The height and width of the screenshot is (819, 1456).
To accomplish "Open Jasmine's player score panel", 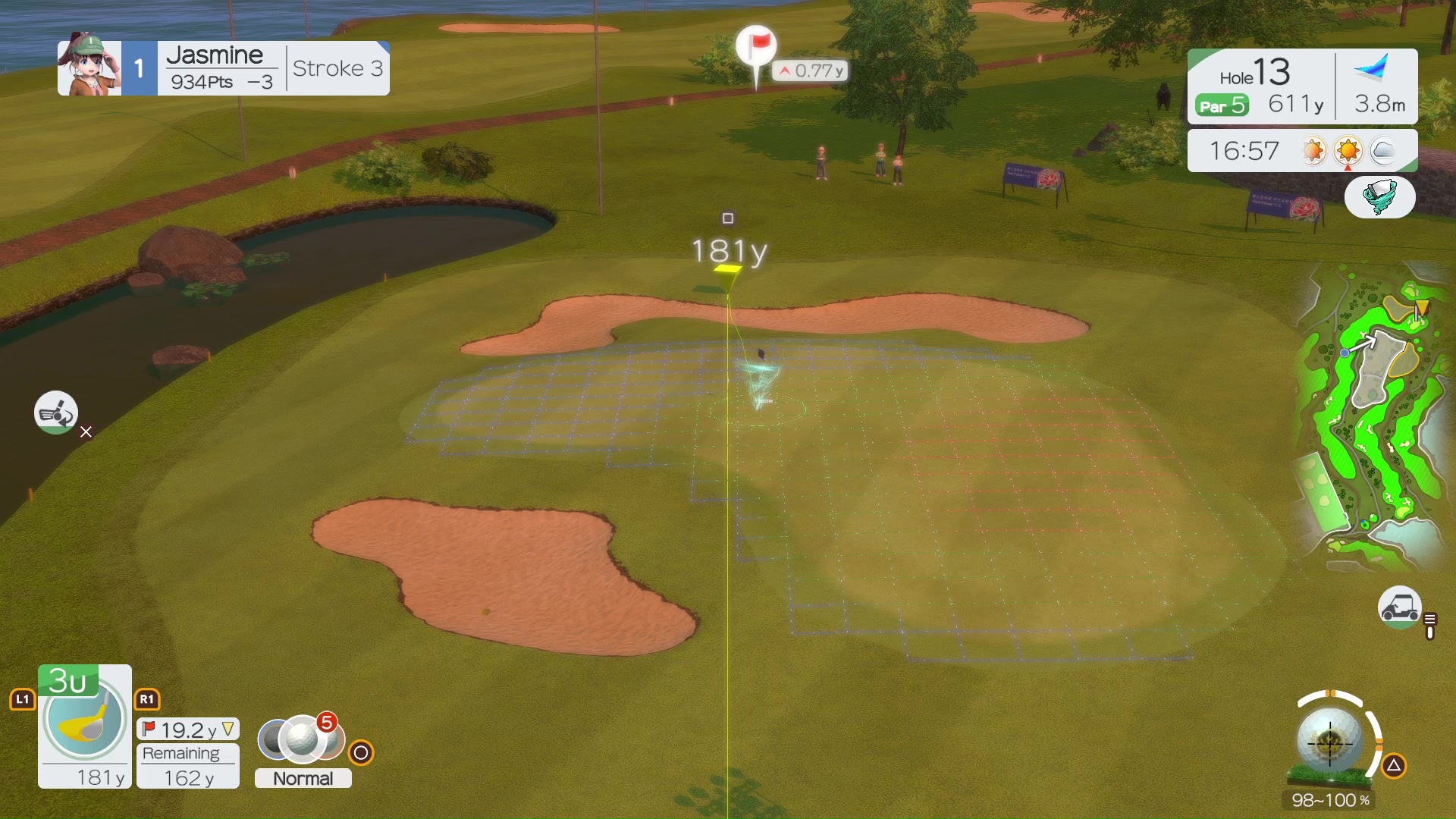I will pyautogui.click(x=224, y=68).
